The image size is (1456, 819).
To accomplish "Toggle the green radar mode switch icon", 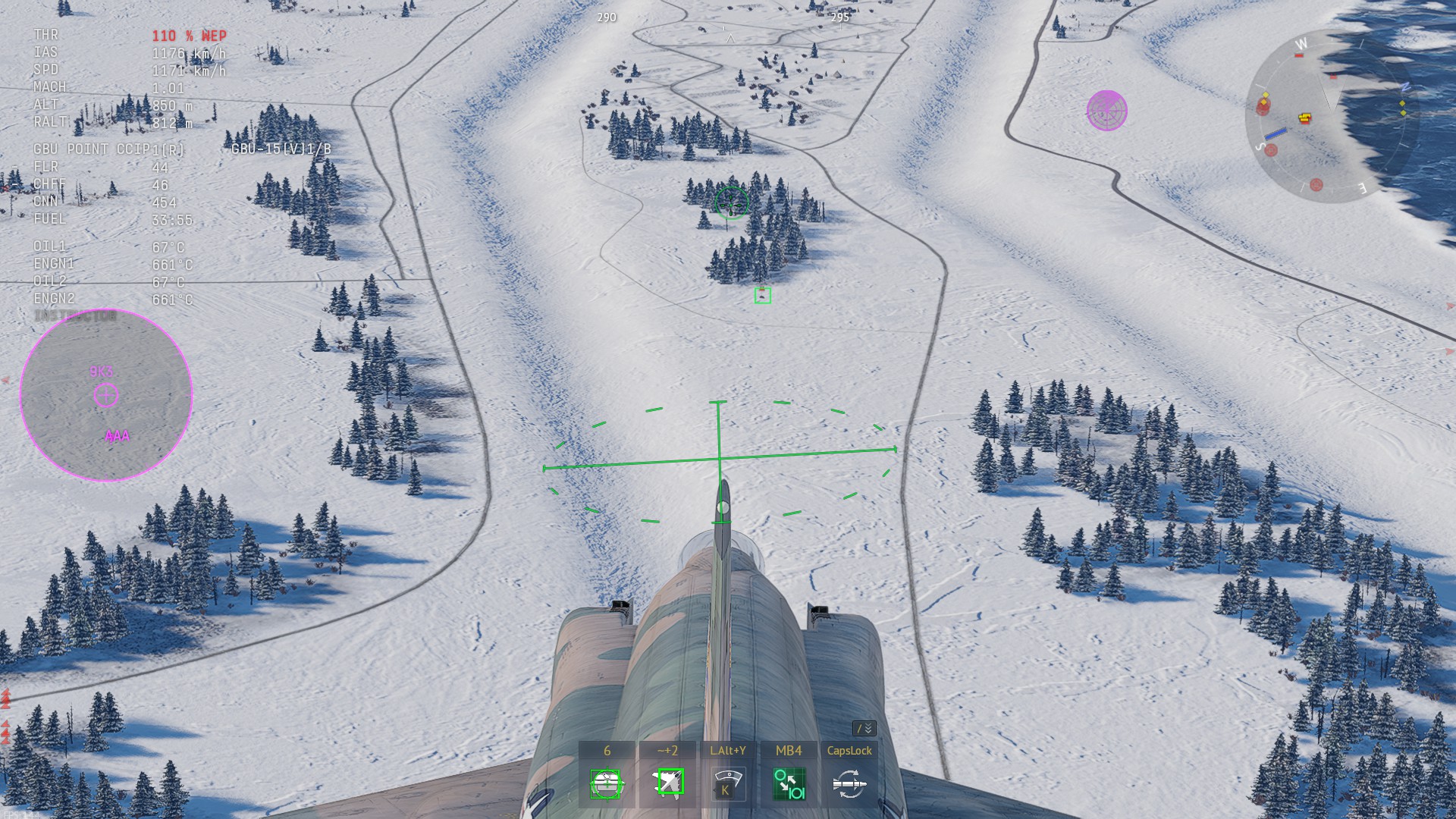I will [x=789, y=784].
